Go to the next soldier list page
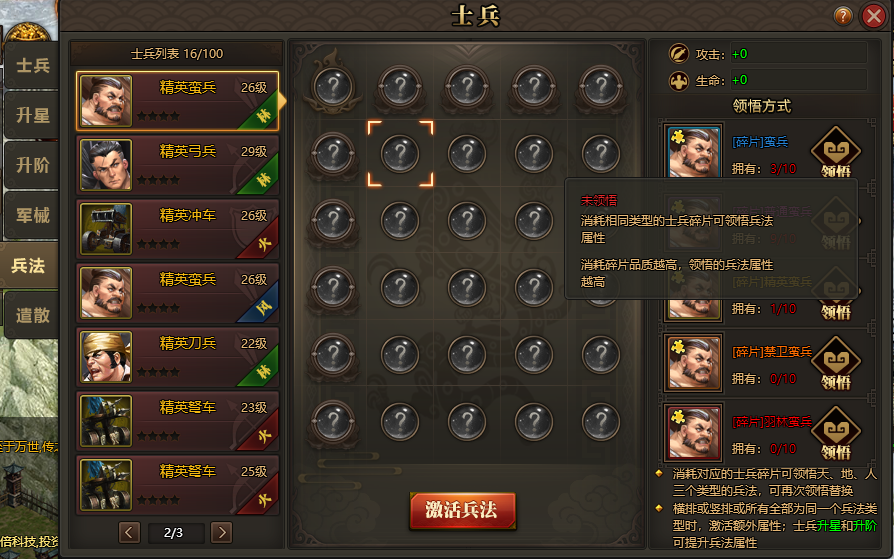Image resolution: width=894 pixels, height=559 pixels. 222,532
